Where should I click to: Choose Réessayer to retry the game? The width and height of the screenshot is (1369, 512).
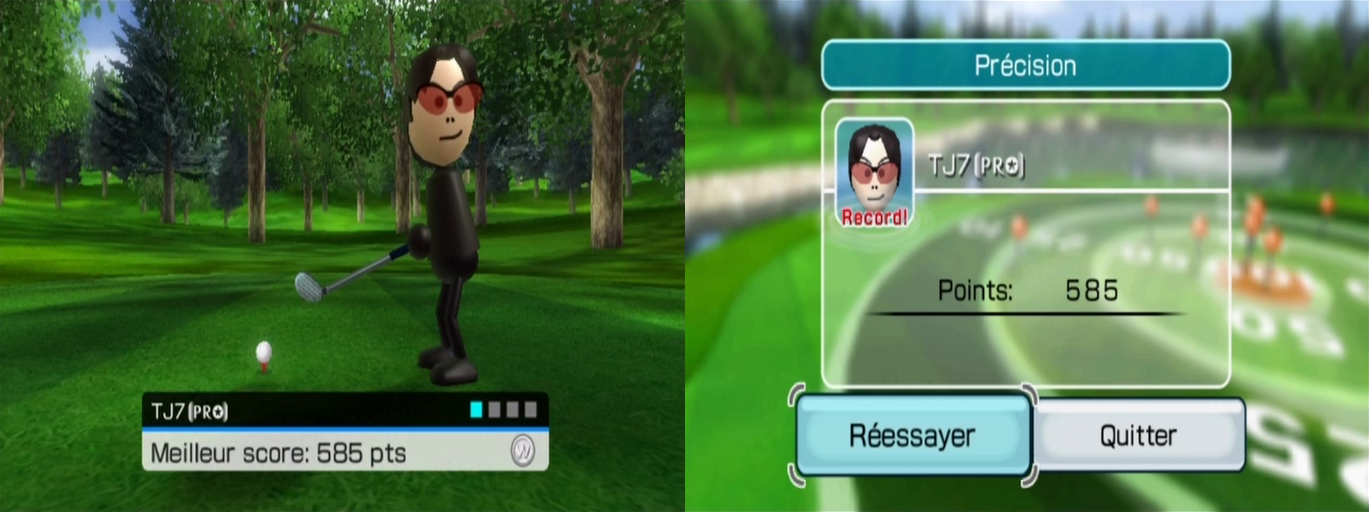pos(912,435)
